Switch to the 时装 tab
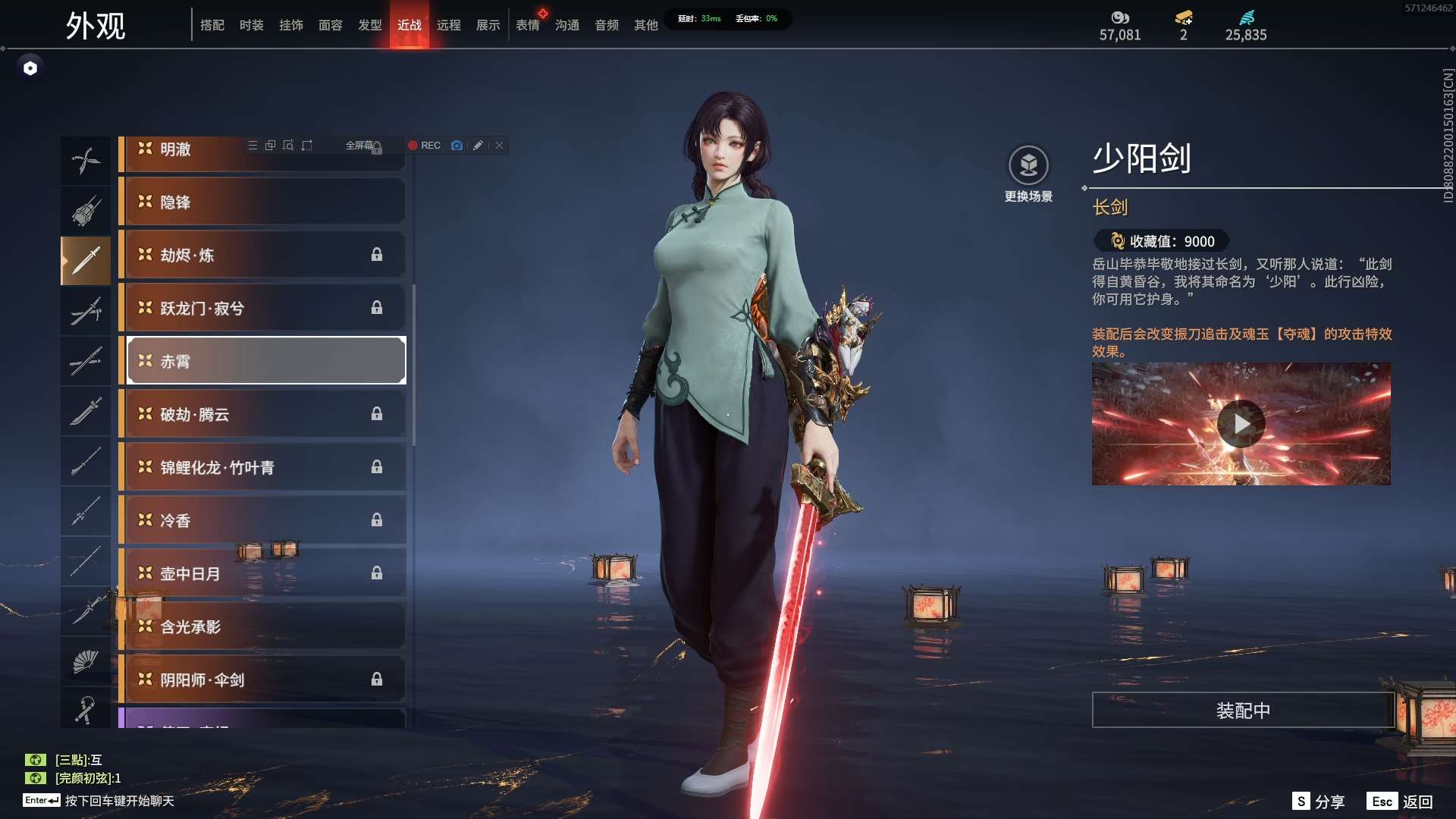 coord(251,25)
